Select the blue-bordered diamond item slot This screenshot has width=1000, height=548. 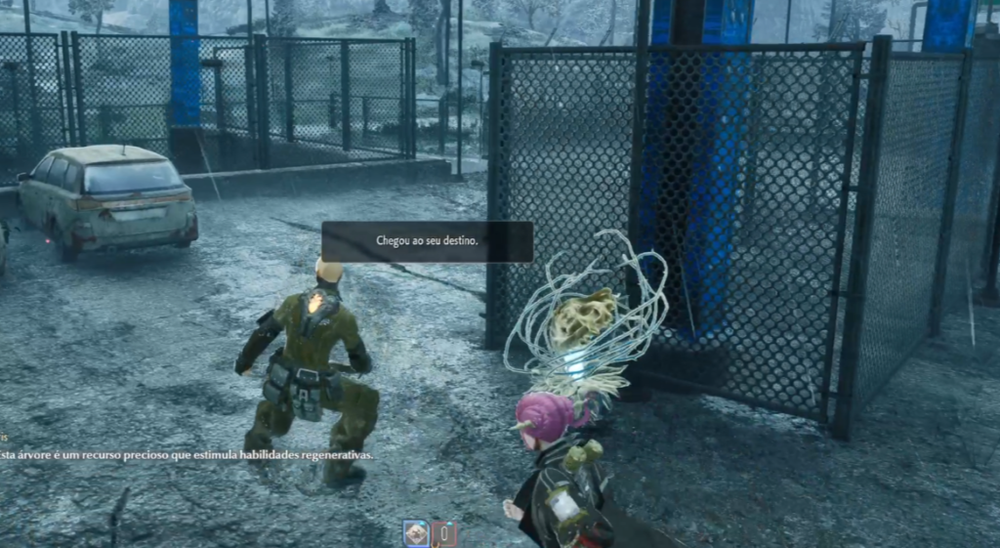pos(415,534)
